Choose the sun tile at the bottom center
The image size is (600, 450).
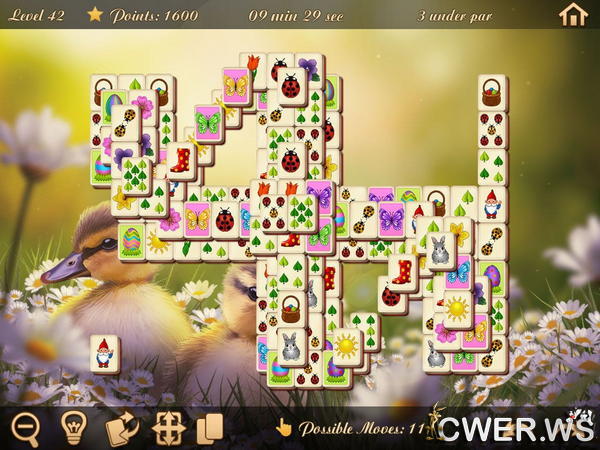(346, 346)
